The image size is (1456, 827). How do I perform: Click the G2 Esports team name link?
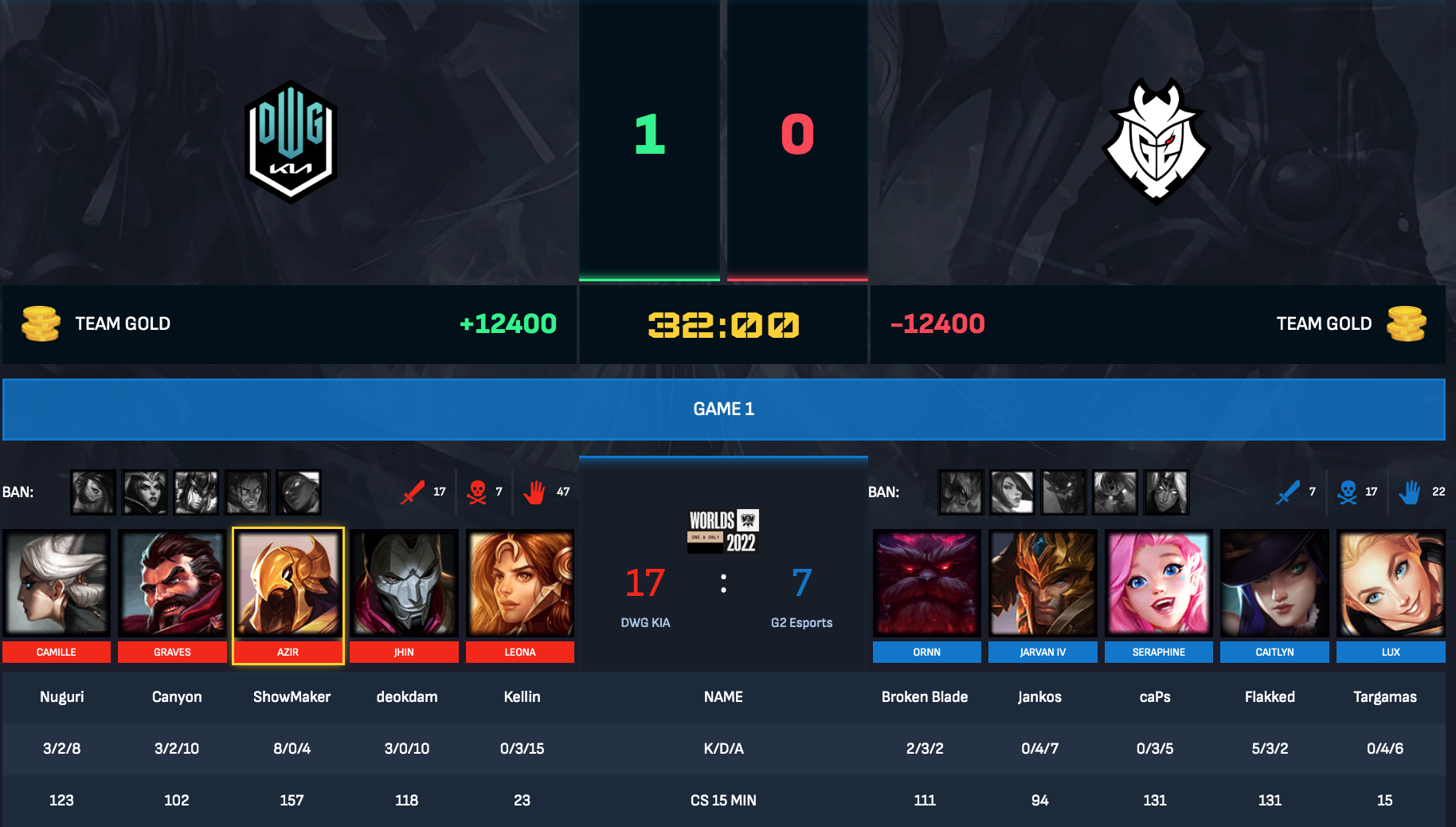(802, 622)
